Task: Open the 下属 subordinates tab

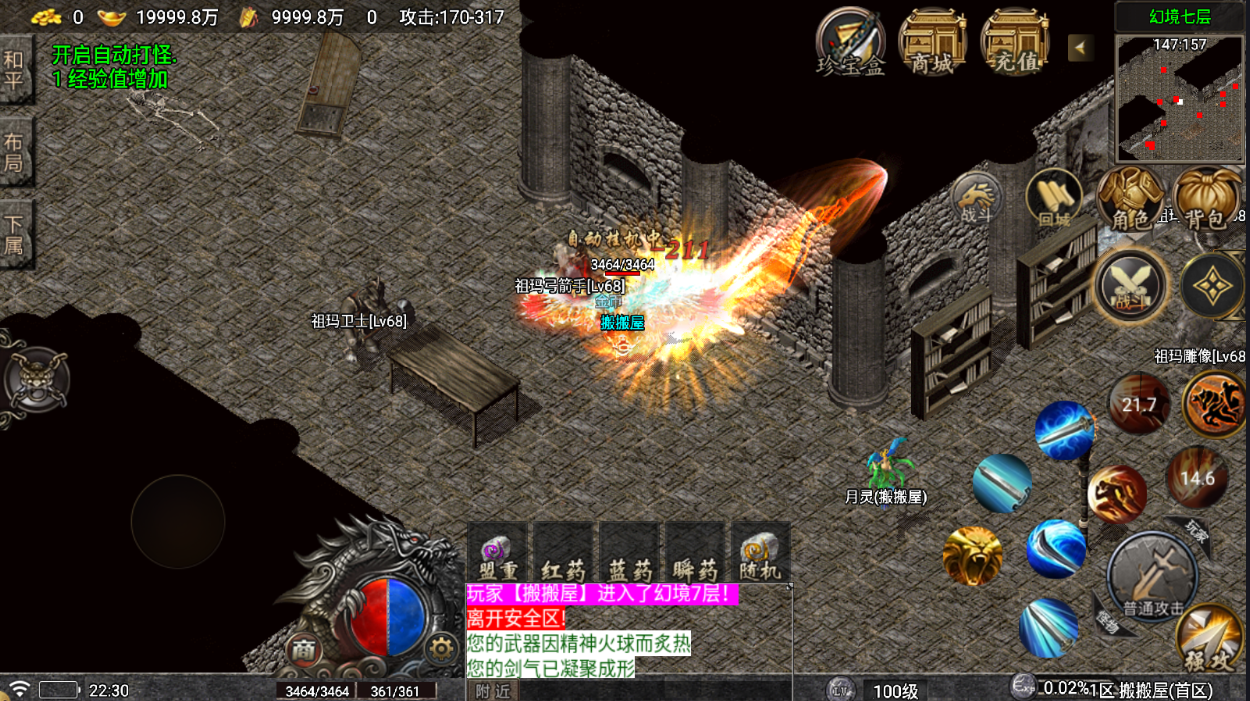Action: pos(14,234)
